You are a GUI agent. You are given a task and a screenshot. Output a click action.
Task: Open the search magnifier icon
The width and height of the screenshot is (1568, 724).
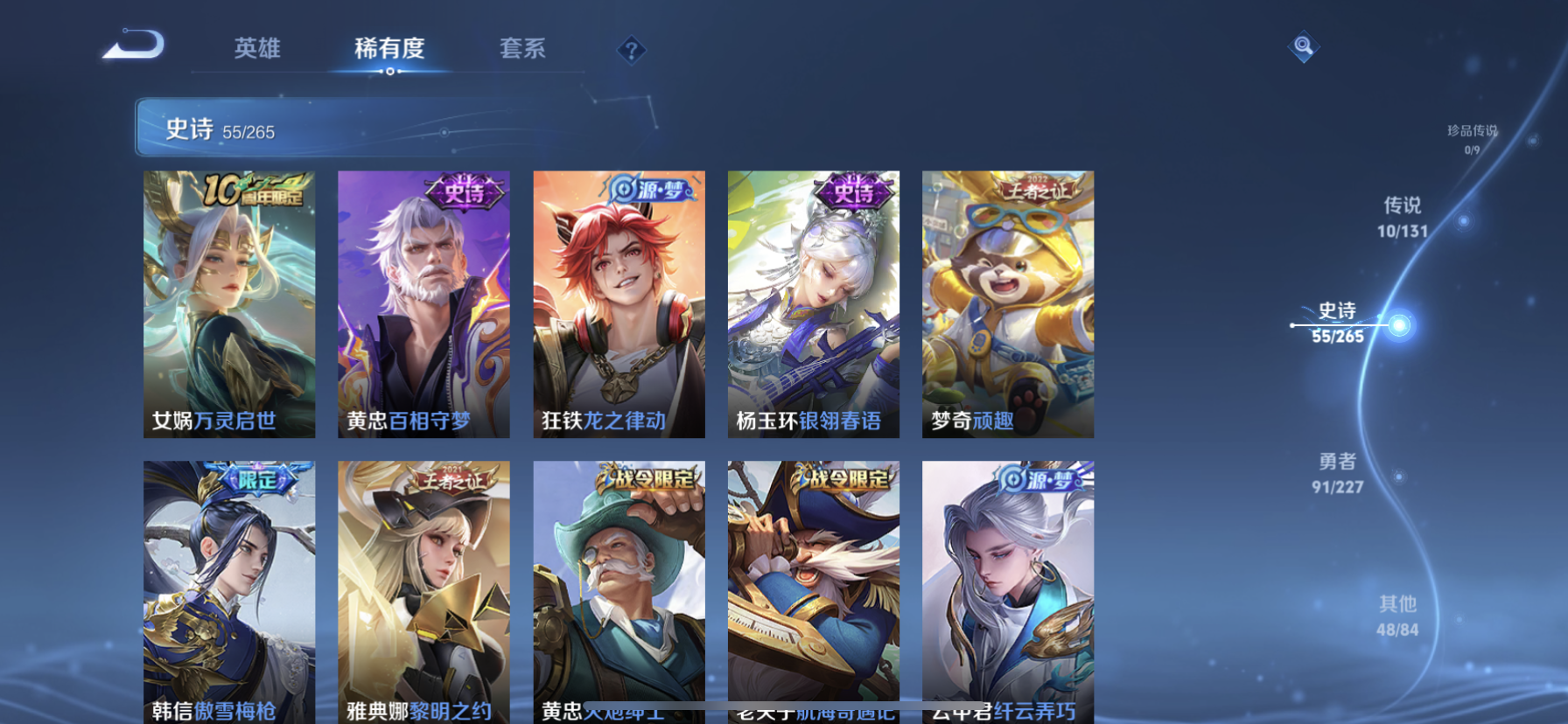click(1303, 46)
